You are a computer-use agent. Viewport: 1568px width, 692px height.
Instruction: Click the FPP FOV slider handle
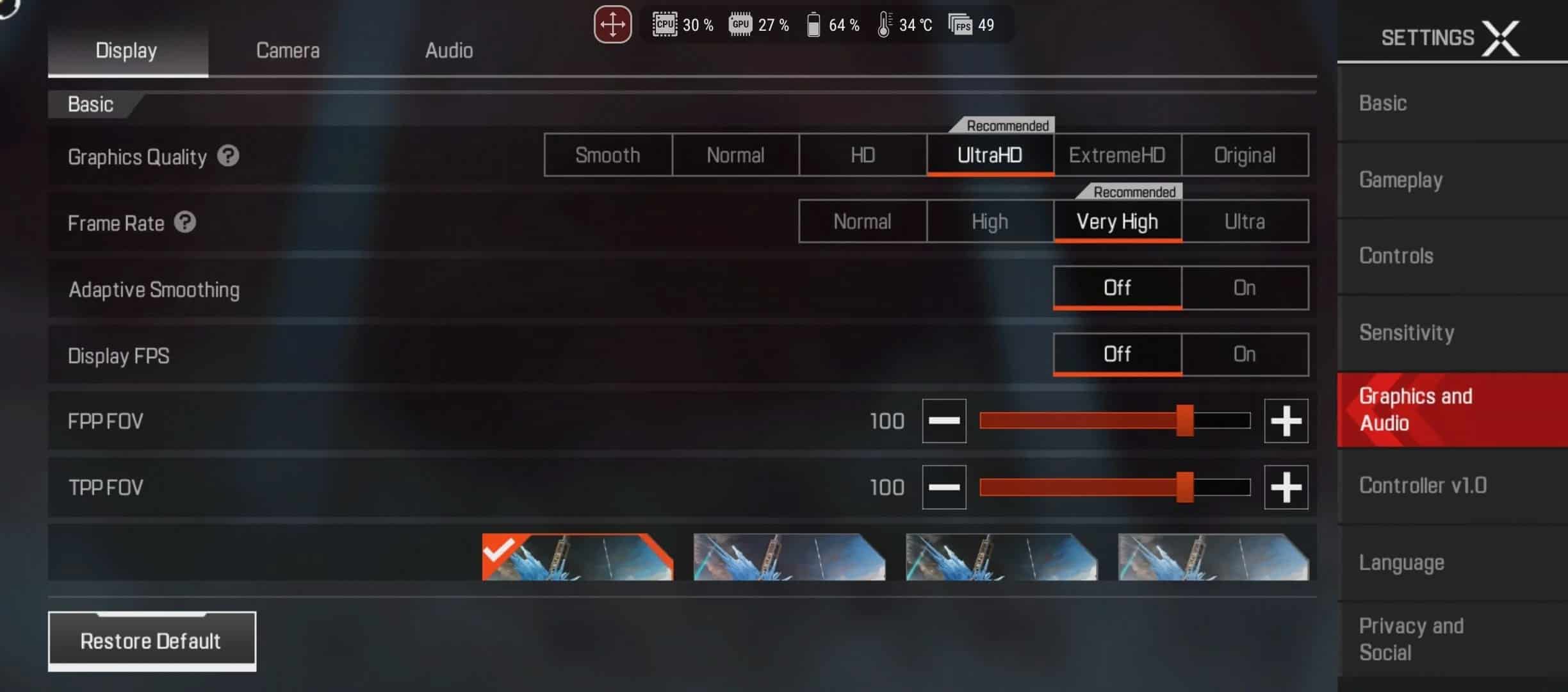(1185, 421)
